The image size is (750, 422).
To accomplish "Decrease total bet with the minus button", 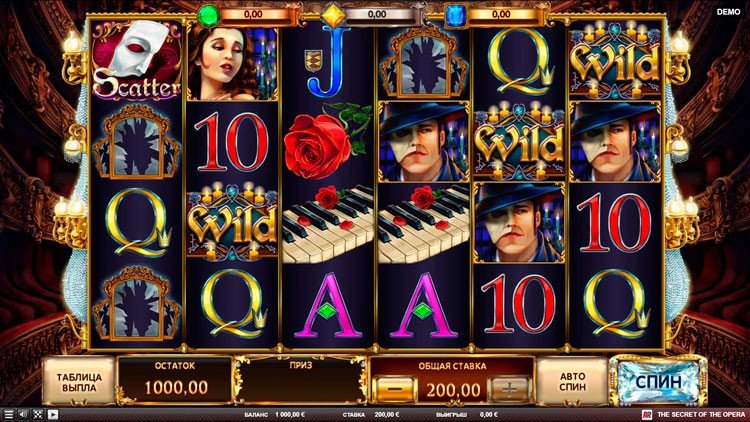I will coord(394,388).
